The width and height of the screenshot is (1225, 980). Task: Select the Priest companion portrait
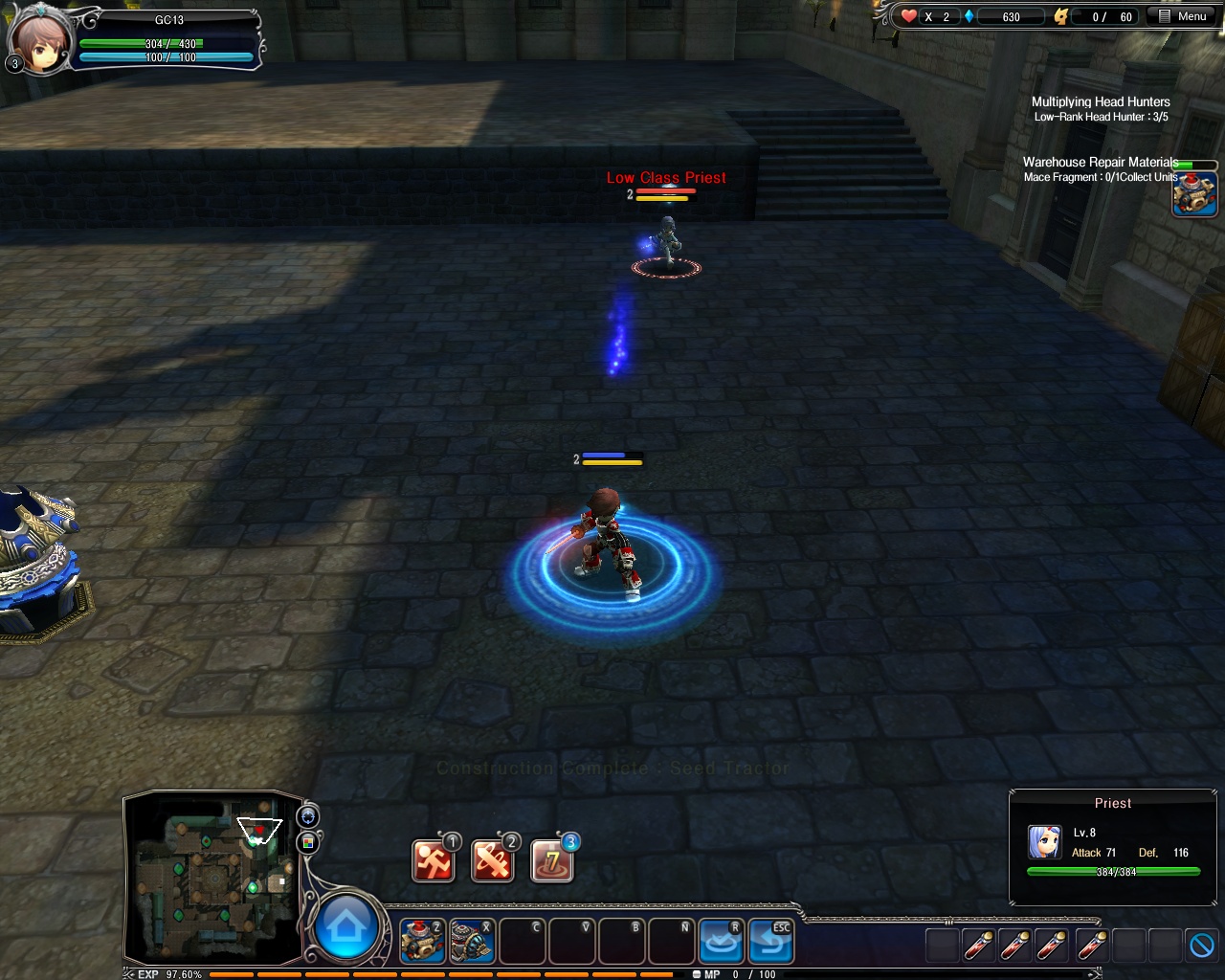coord(1044,842)
